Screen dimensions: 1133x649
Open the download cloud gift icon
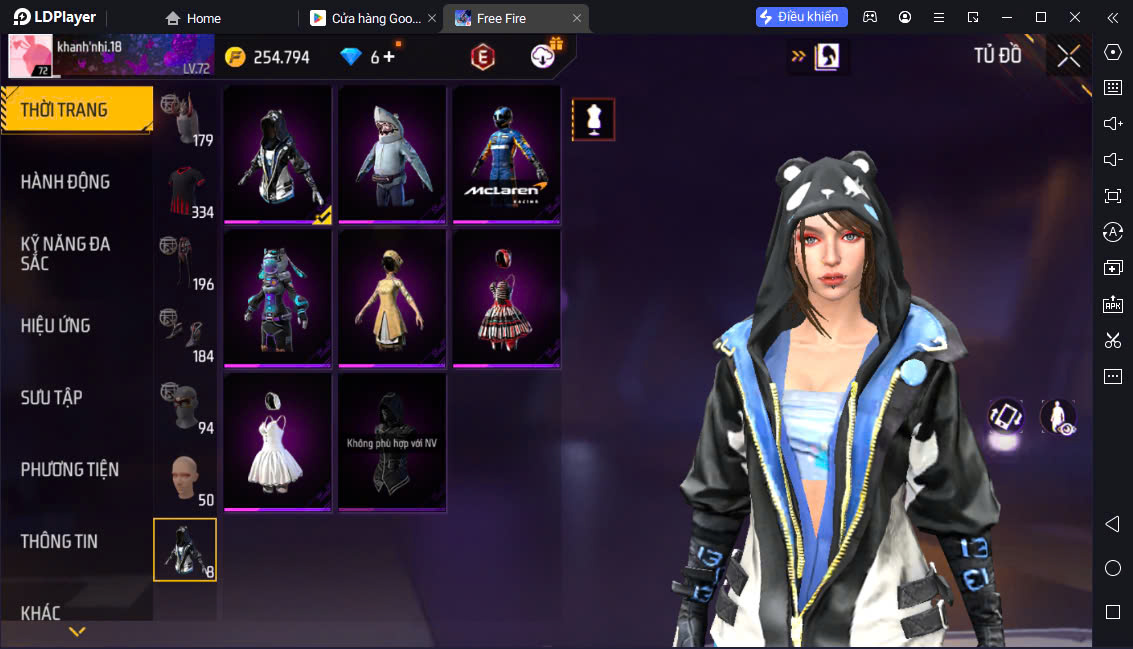(545, 56)
